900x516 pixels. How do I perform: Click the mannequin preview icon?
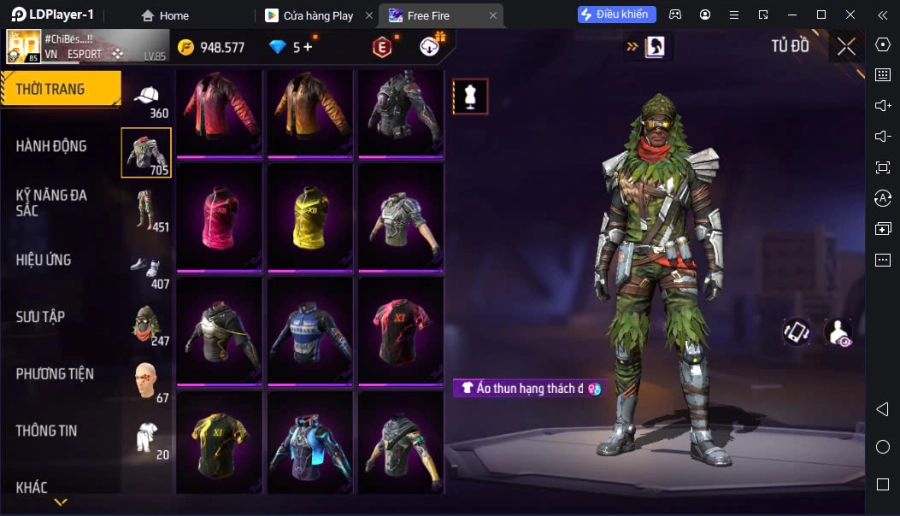(x=470, y=96)
